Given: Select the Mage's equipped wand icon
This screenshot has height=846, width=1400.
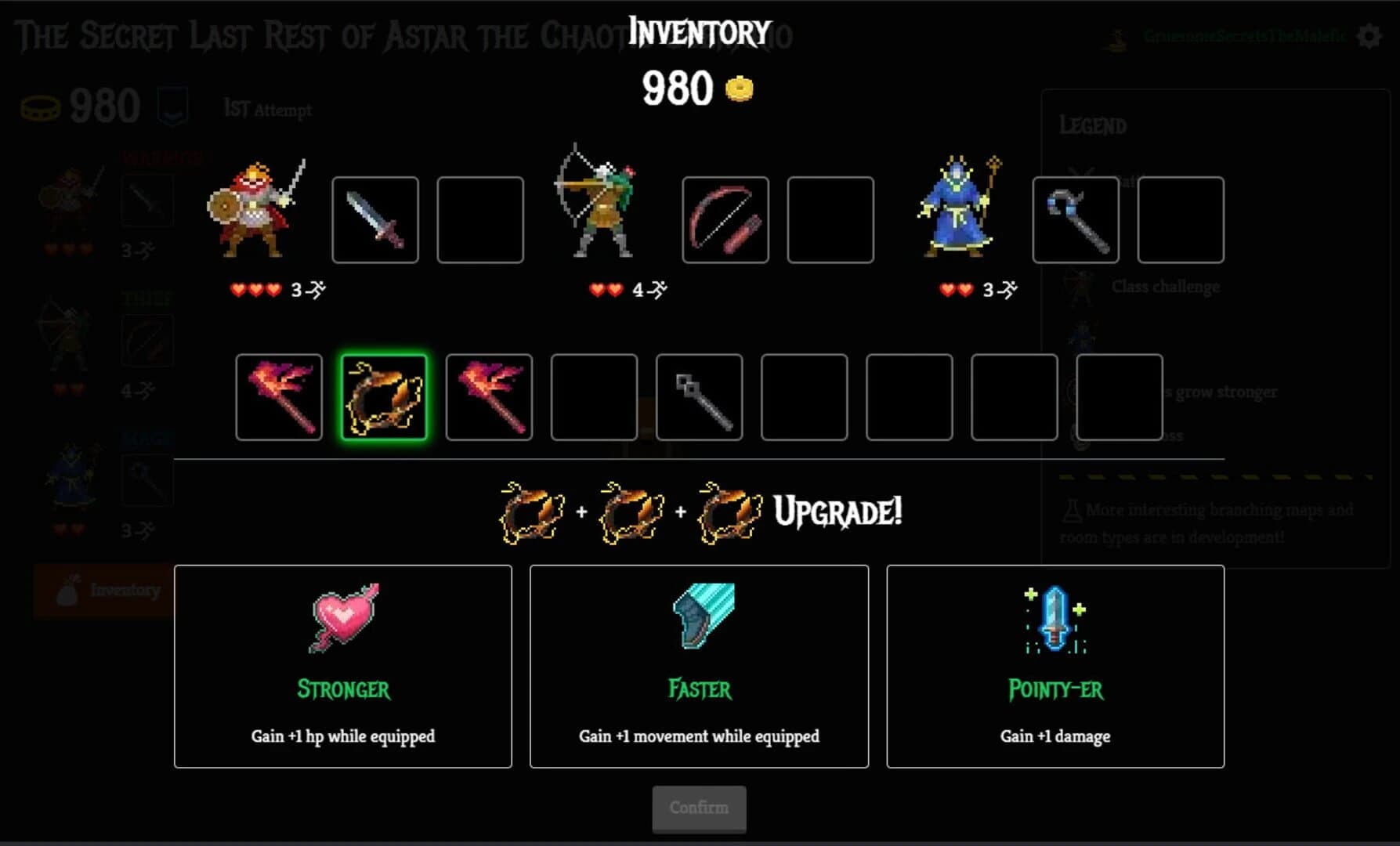Looking at the screenshot, I should tap(1076, 219).
